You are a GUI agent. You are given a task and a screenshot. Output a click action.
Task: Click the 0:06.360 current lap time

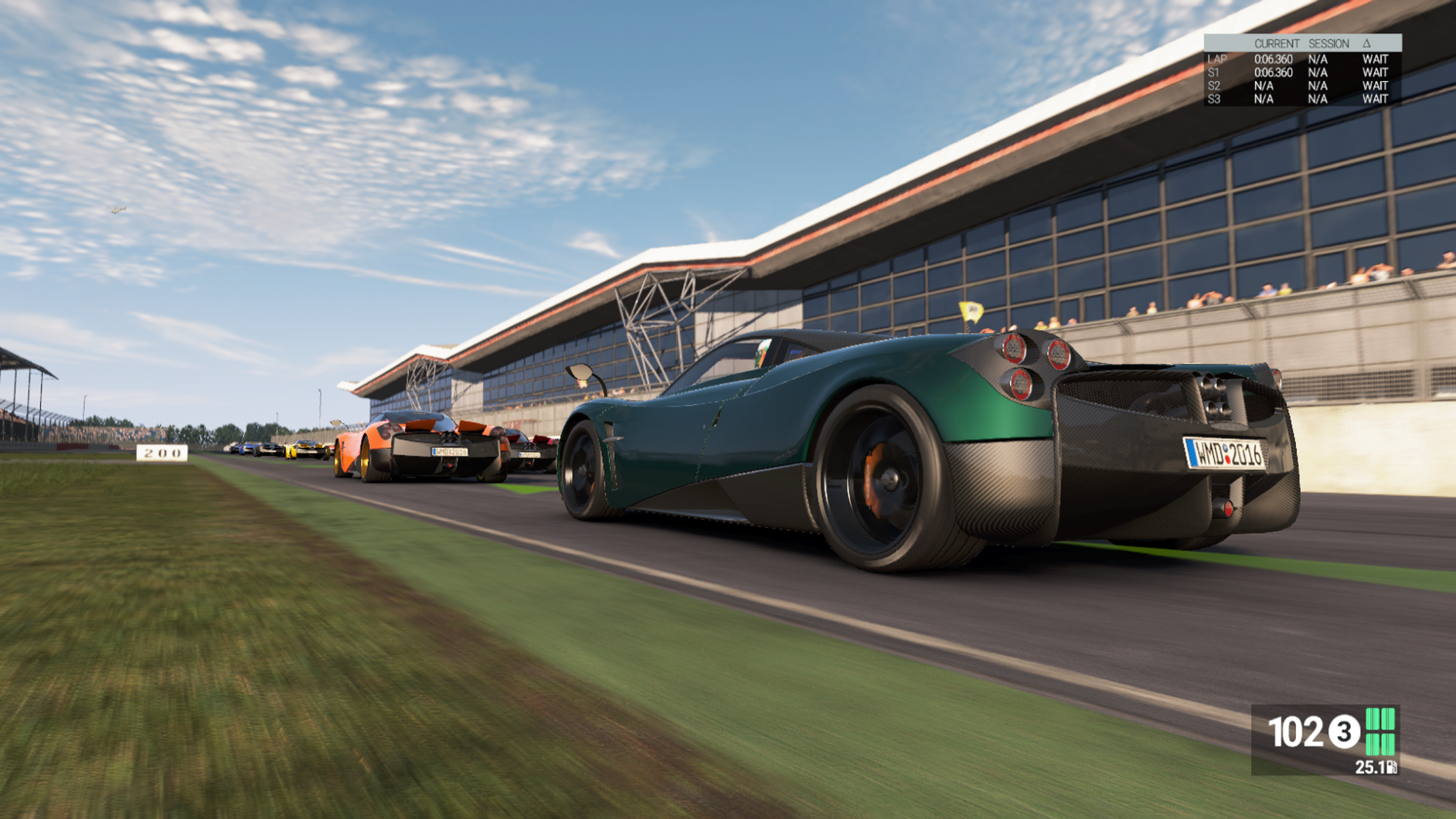click(x=1274, y=59)
